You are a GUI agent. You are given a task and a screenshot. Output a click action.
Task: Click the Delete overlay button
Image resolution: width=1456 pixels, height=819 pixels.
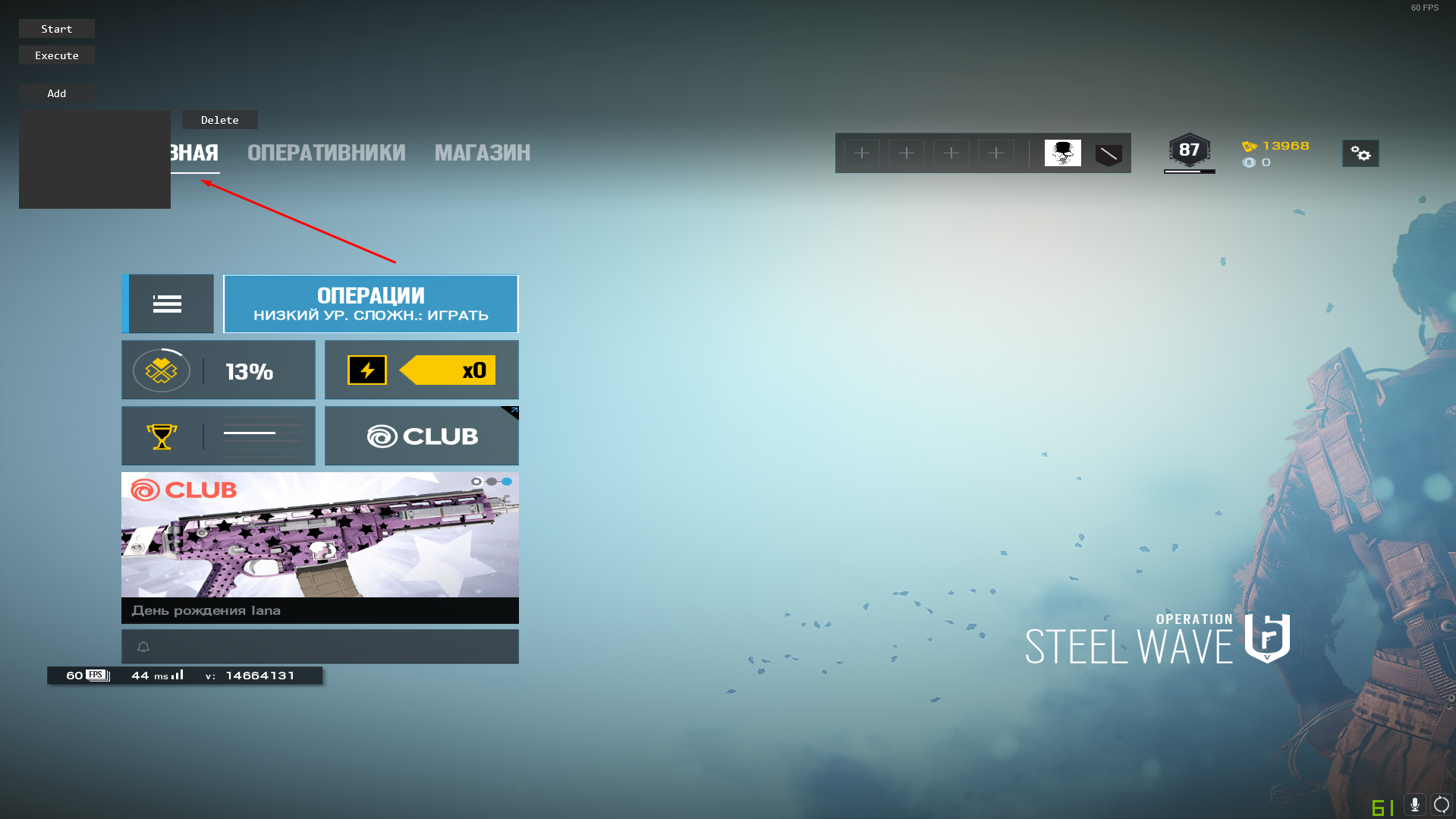[x=220, y=120]
